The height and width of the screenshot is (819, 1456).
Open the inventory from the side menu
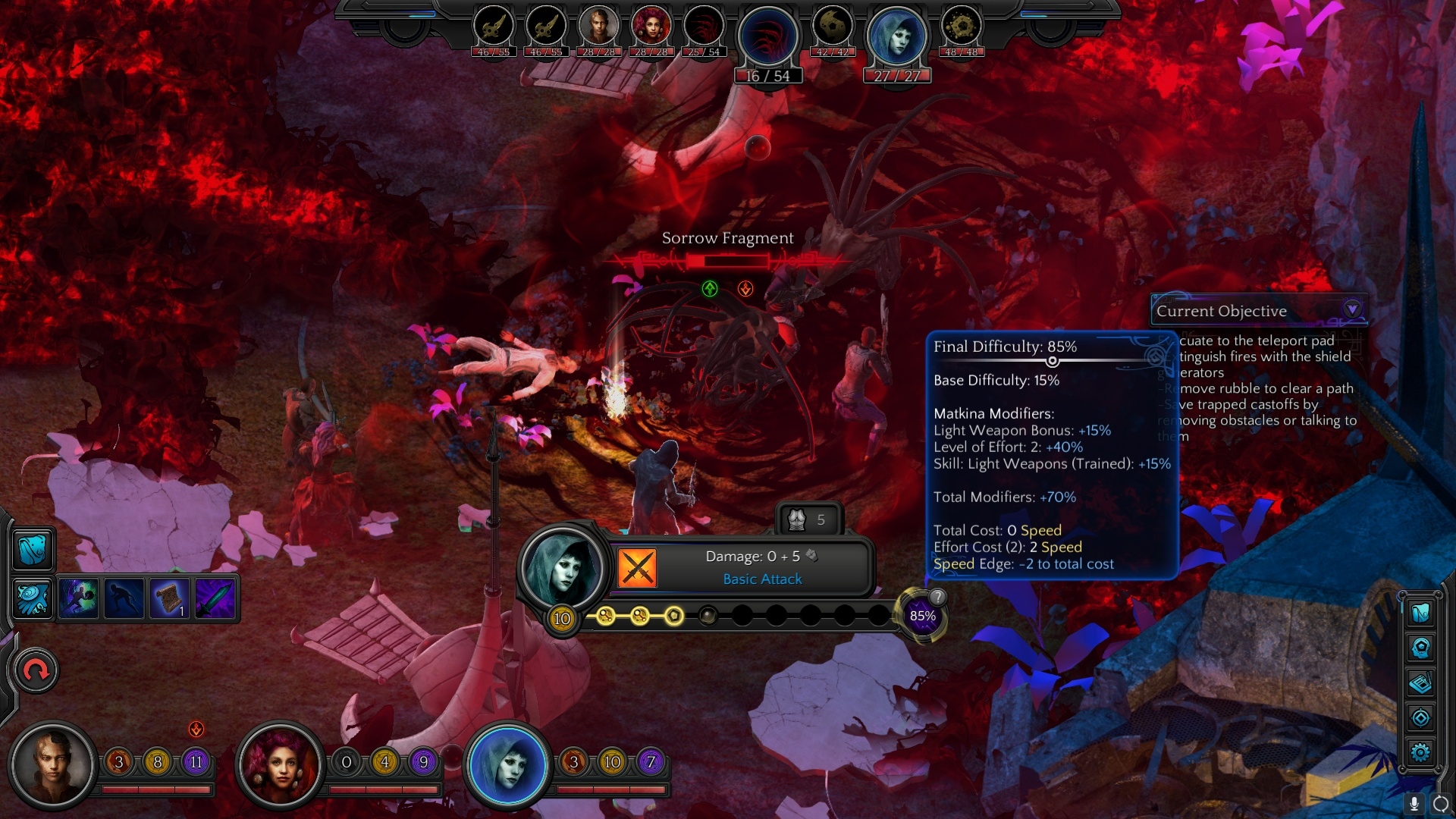[x=1420, y=612]
